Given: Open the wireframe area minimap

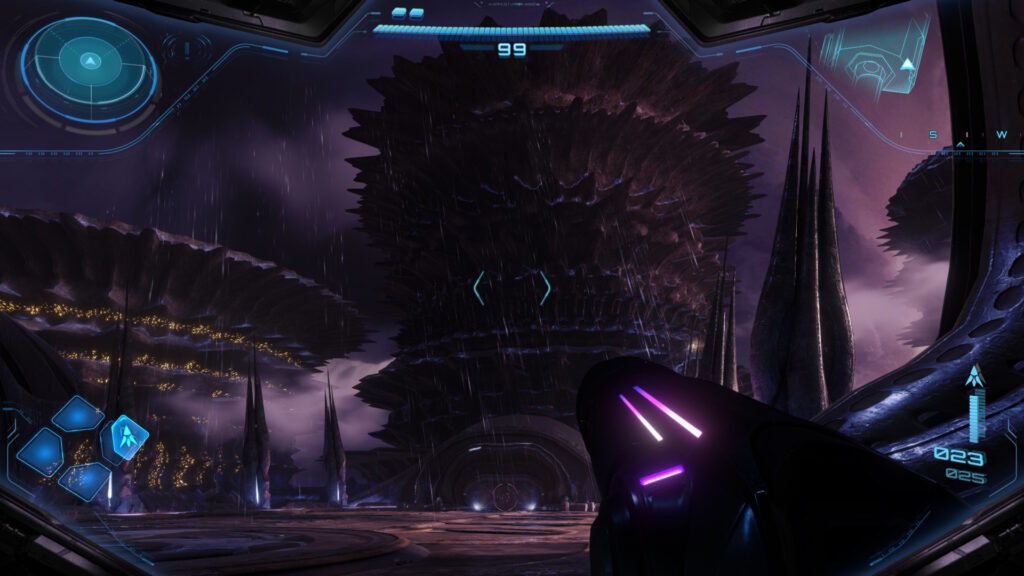Looking at the screenshot, I should (876, 58).
